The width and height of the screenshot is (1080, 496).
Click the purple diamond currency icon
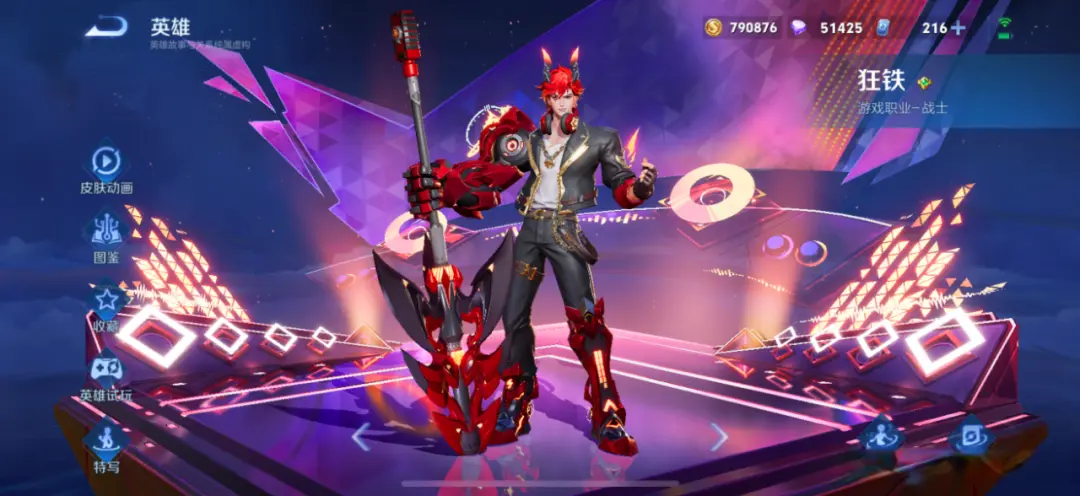798,27
